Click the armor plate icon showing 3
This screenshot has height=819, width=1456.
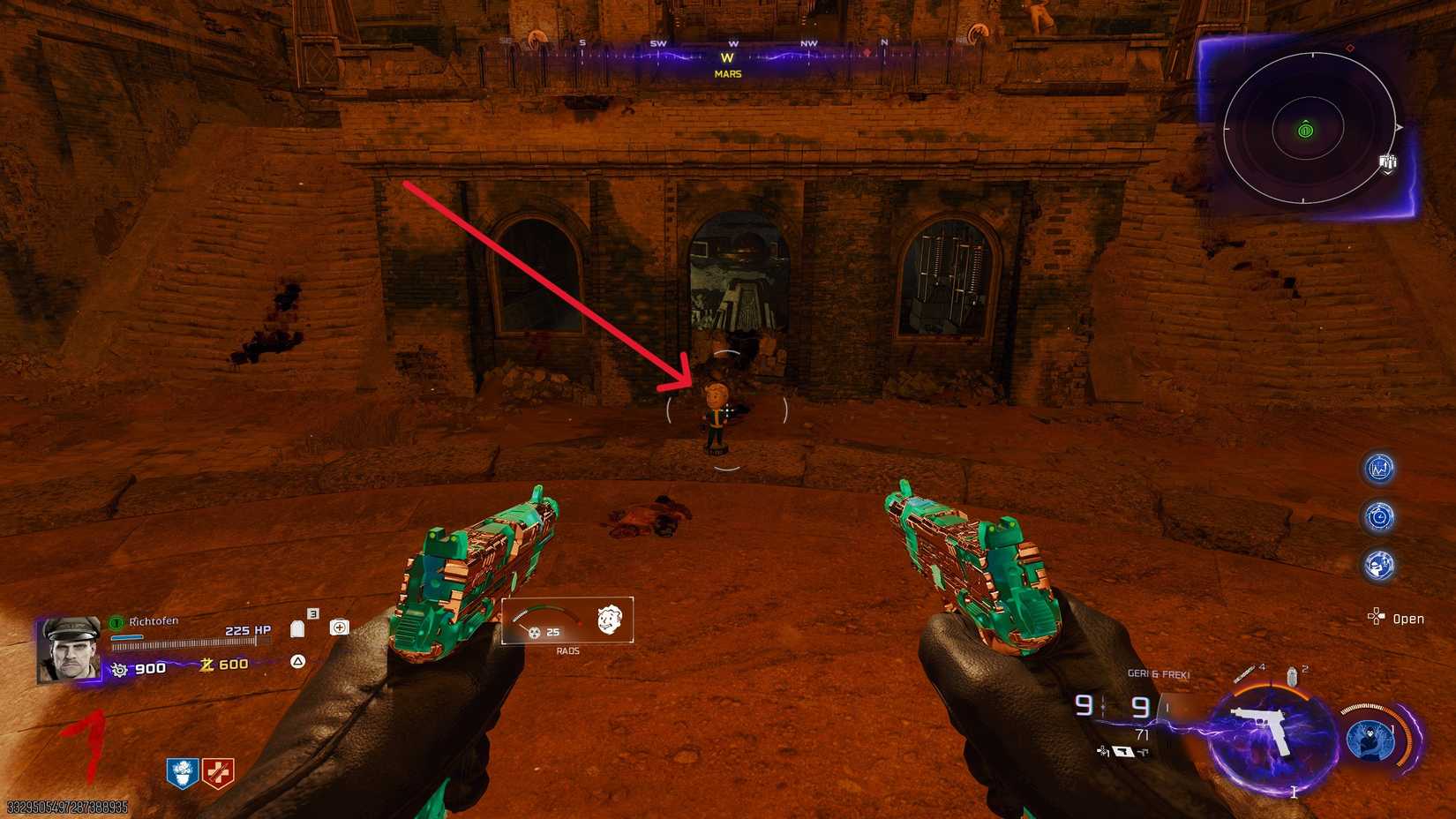pyautogui.click(x=296, y=628)
